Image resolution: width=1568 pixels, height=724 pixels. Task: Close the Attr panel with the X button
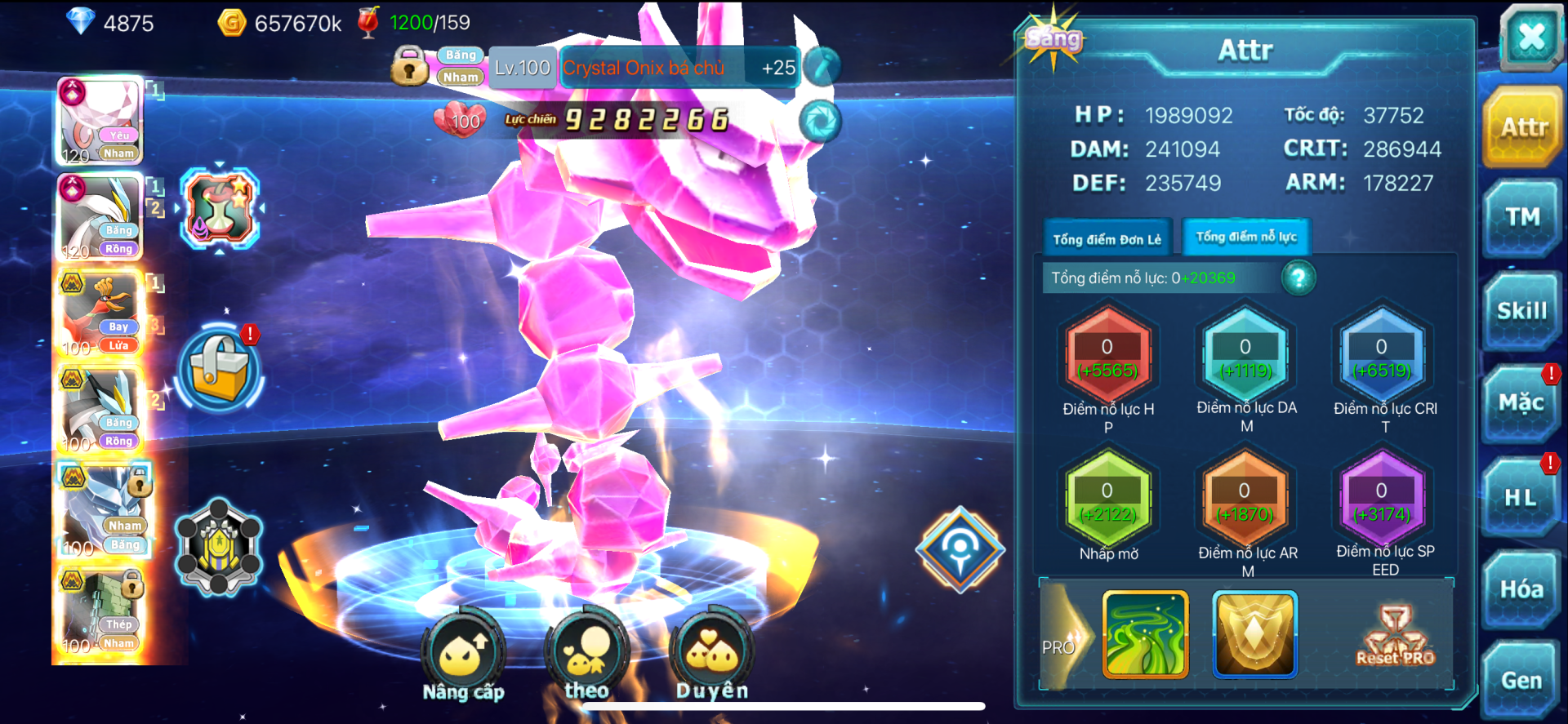[x=1530, y=37]
